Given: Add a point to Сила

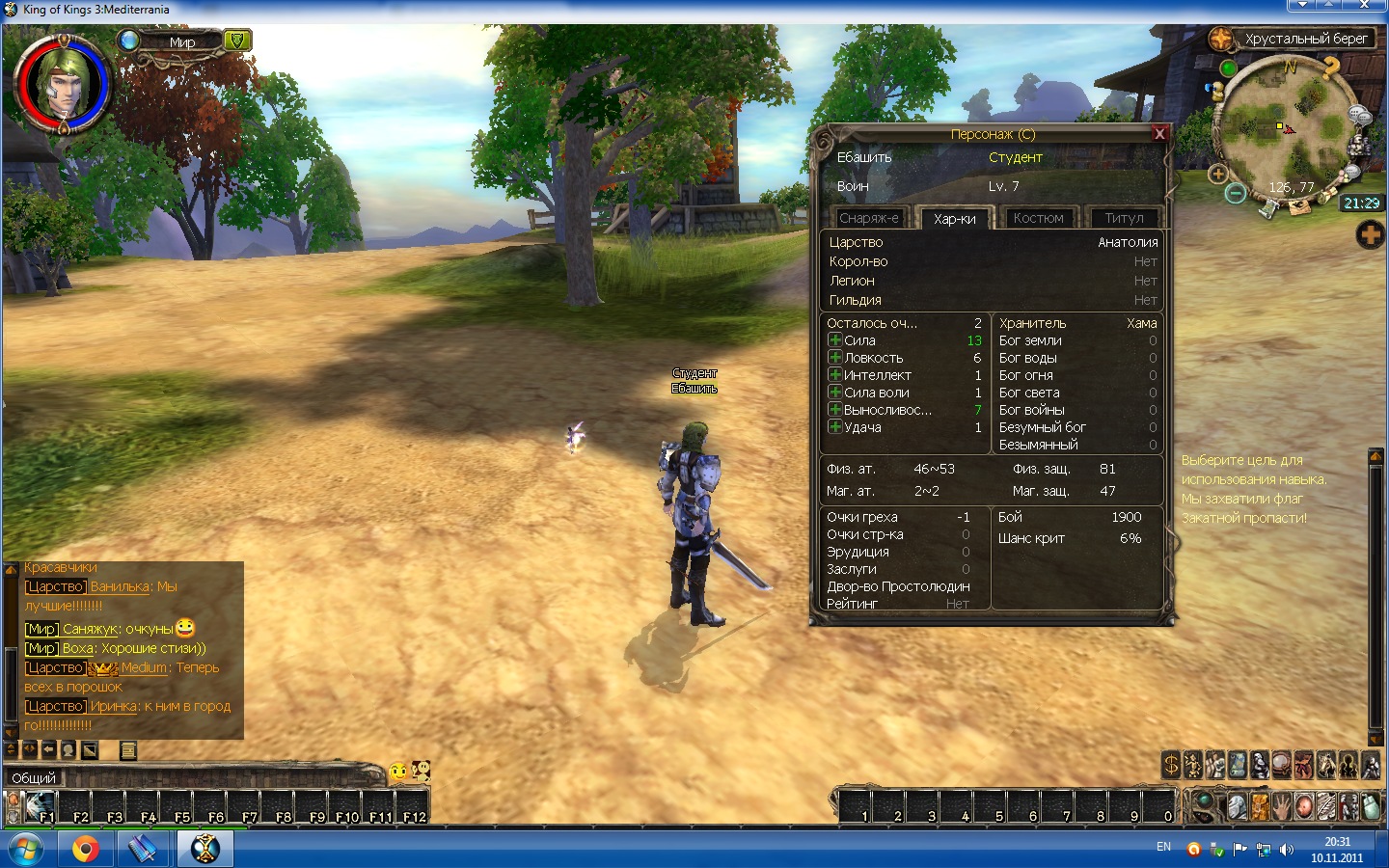Looking at the screenshot, I should 835,340.
